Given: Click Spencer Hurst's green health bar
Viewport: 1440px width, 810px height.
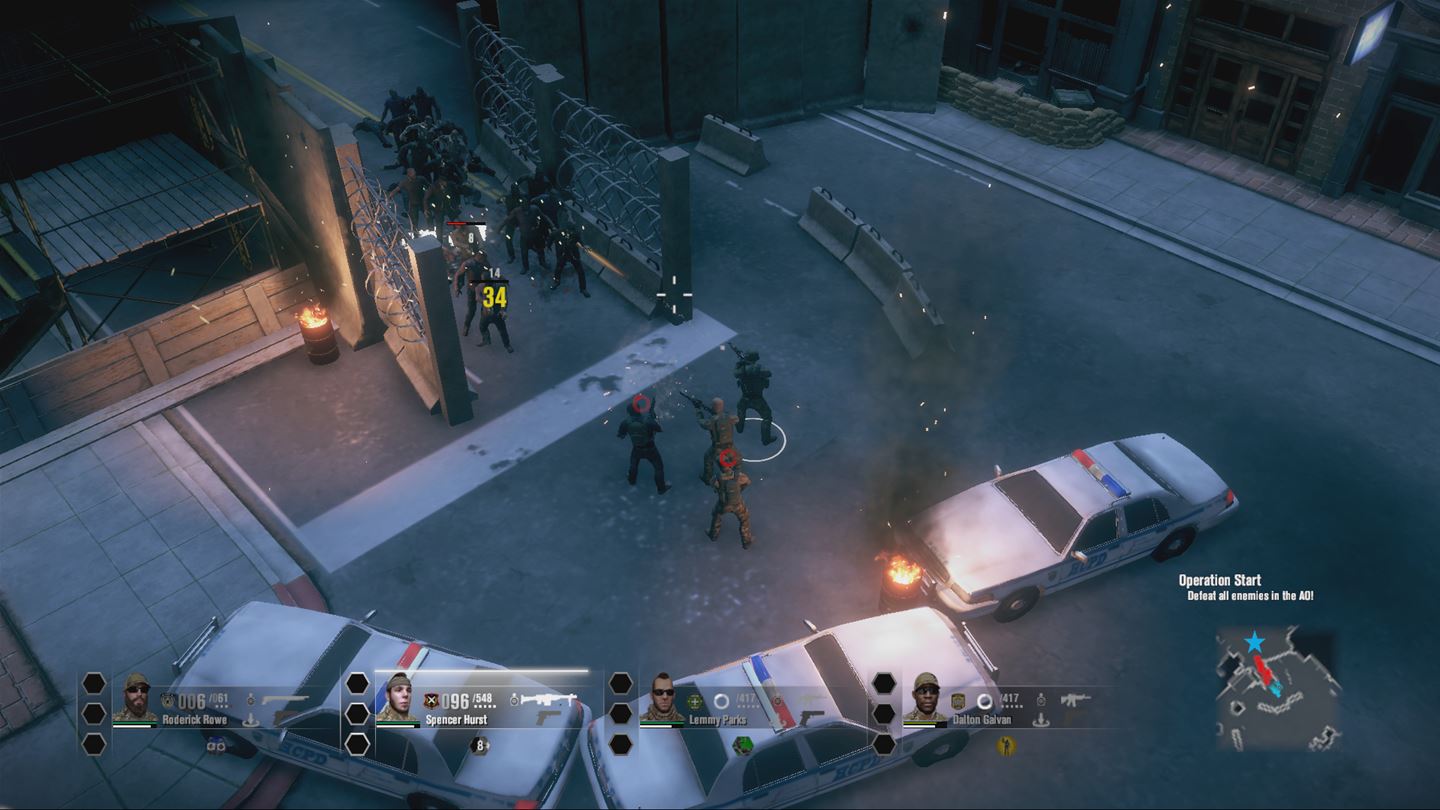Looking at the screenshot, I should [x=398, y=722].
